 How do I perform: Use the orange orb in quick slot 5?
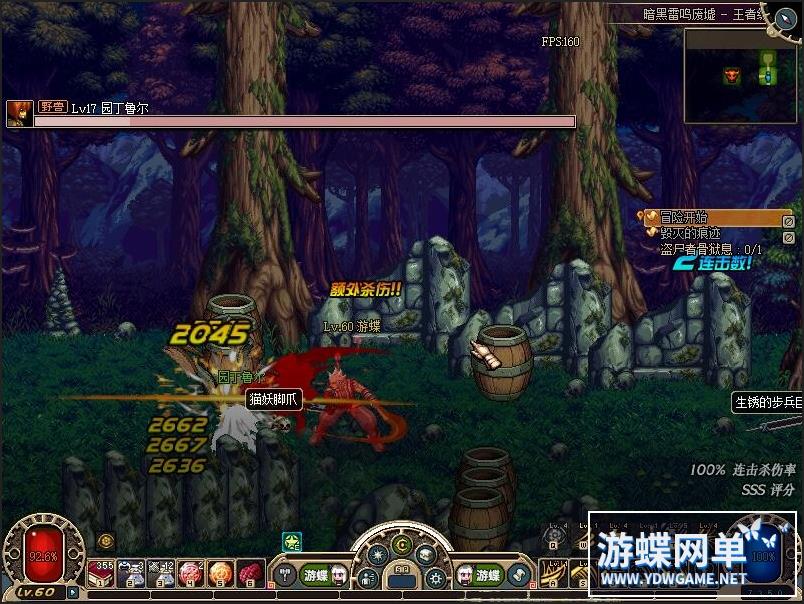pos(221,573)
